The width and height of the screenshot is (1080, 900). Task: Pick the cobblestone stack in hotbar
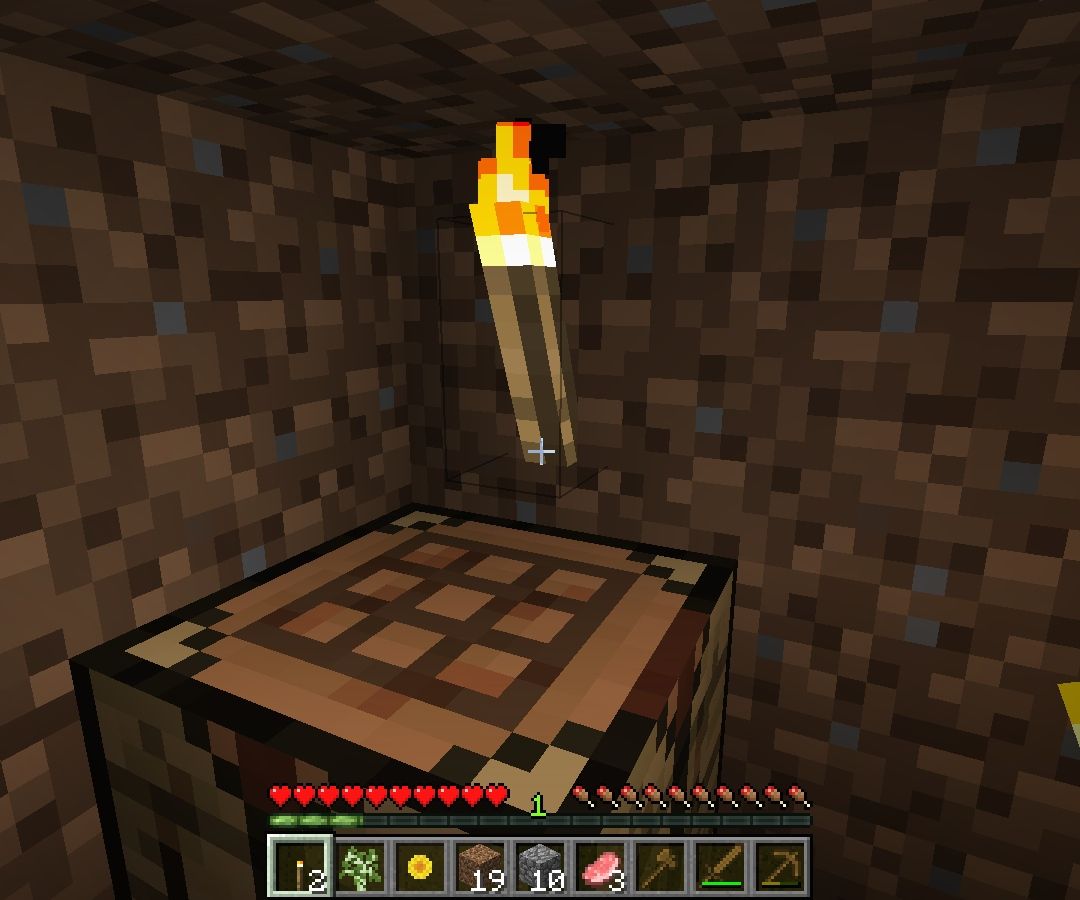pyautogui.click(x=540, y=866)
